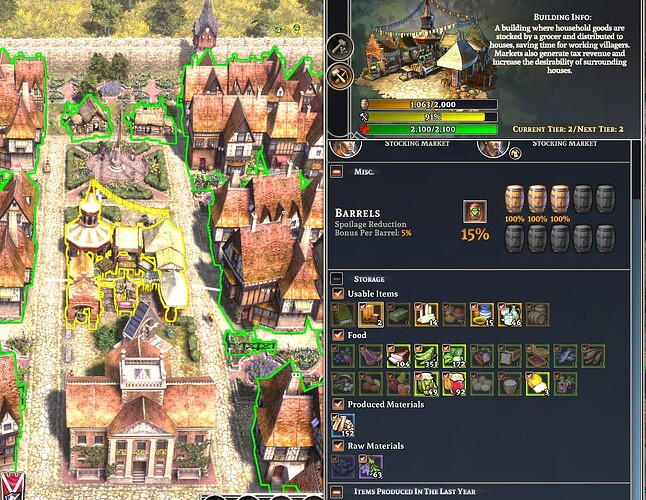
Task: Select the firewood produced material slot
Action: tap(344, 424)
